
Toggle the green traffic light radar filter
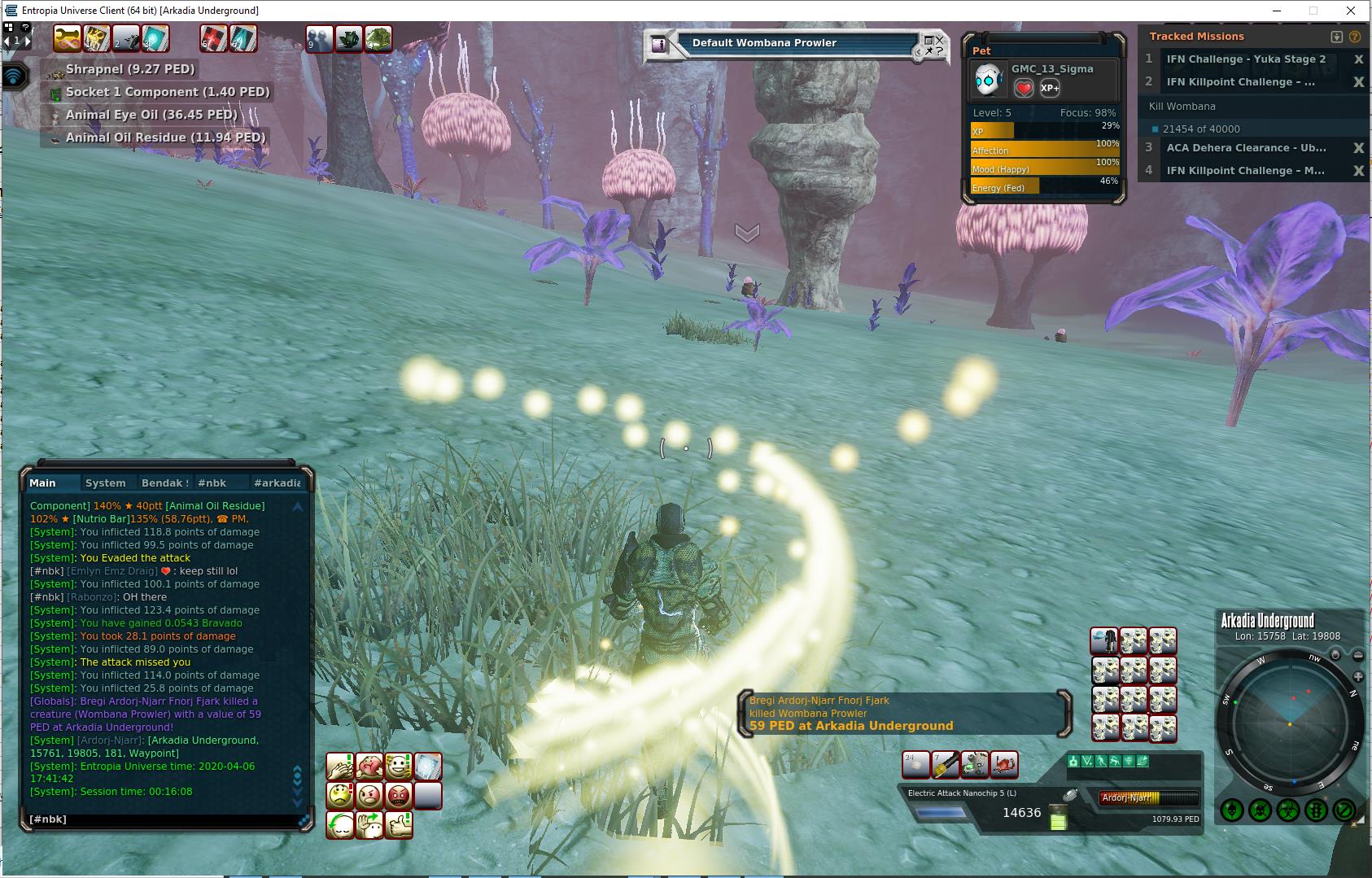pos(1316,810)
